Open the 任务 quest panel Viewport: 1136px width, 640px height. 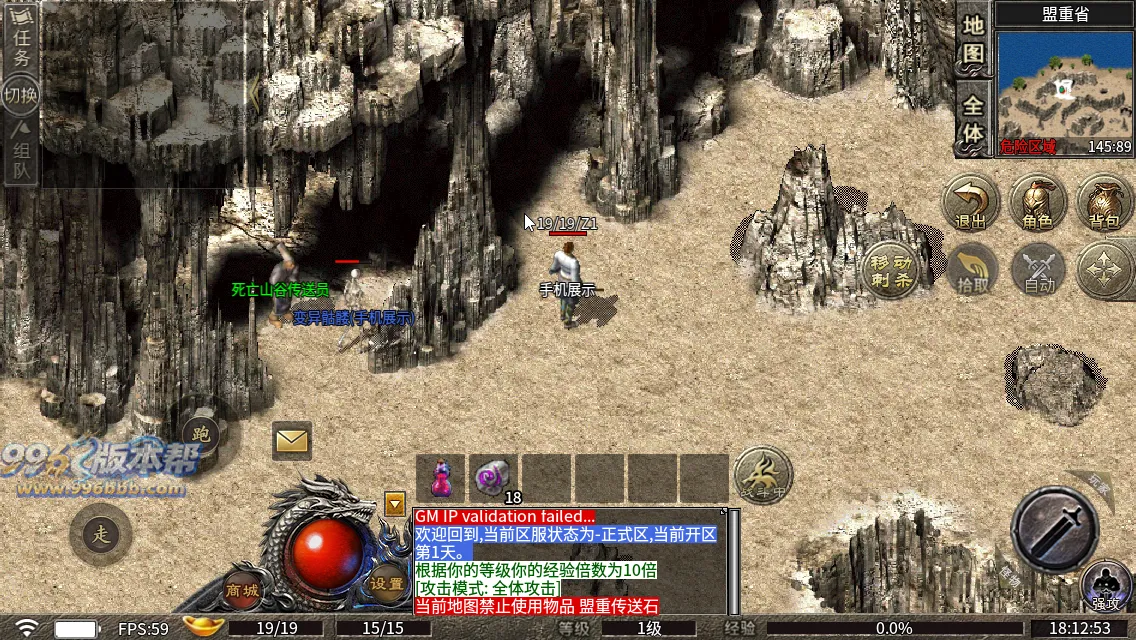pyautogui.click(x=21, y=44)
